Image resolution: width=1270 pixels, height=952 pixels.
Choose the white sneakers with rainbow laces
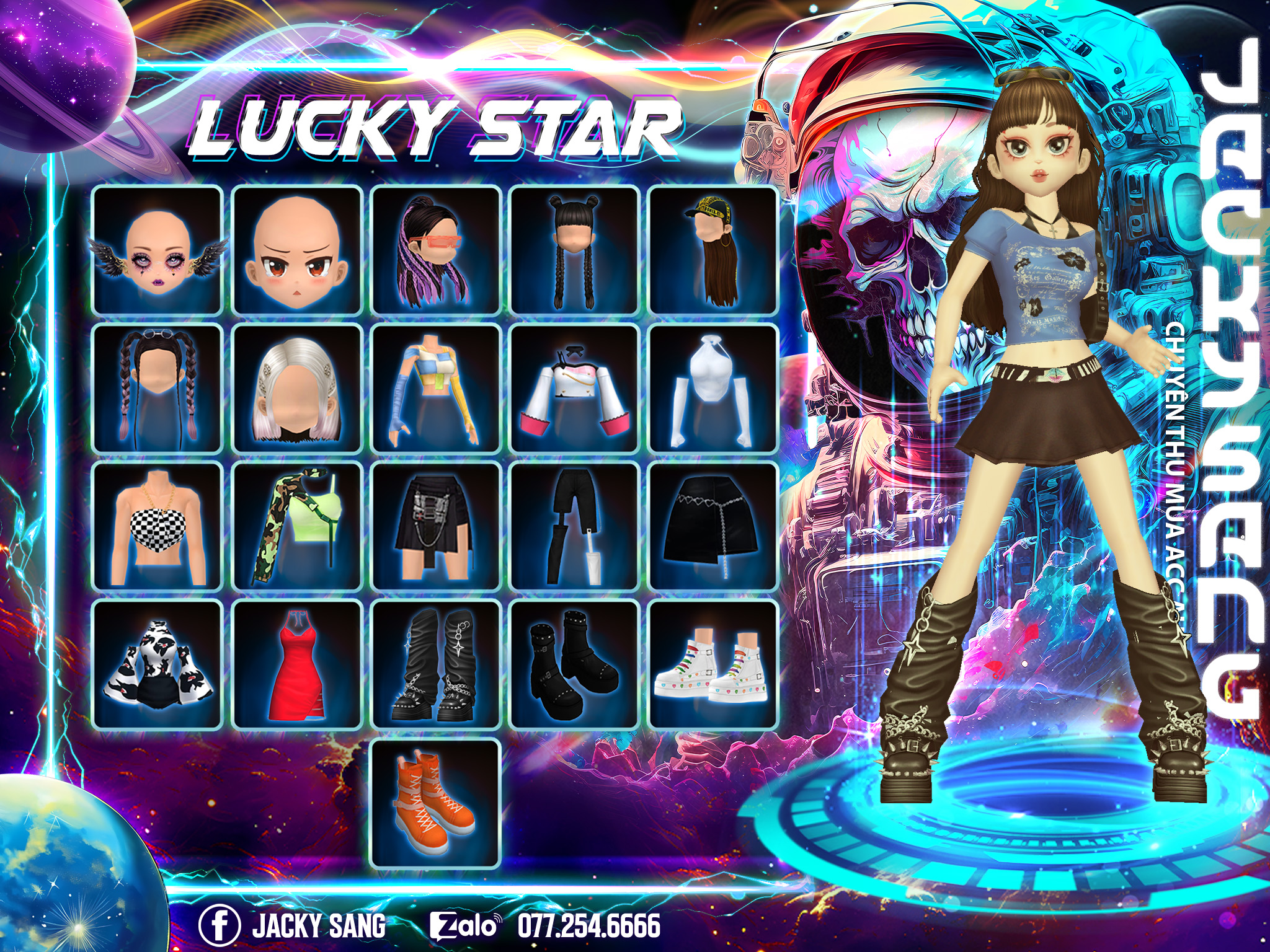713,664
